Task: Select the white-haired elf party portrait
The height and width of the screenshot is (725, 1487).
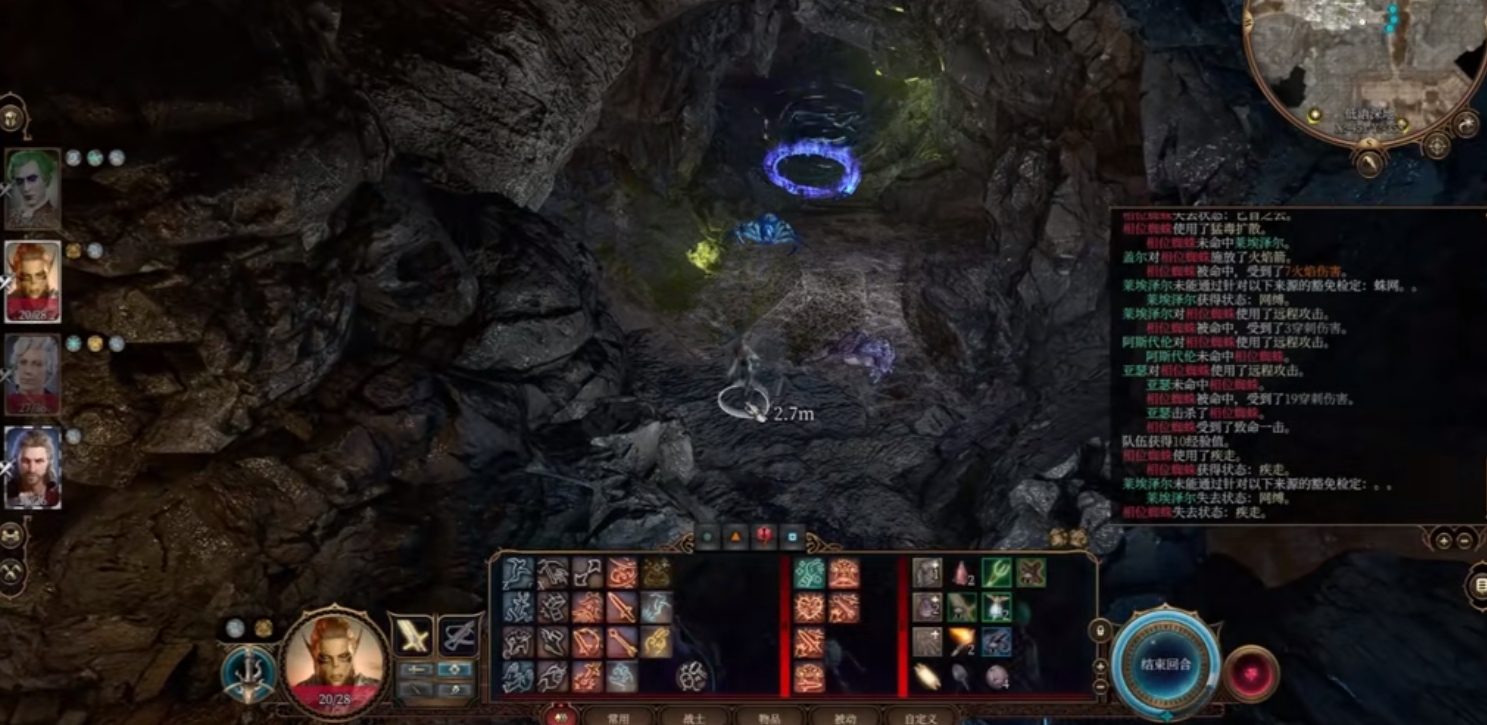Action: pos(33,374)
